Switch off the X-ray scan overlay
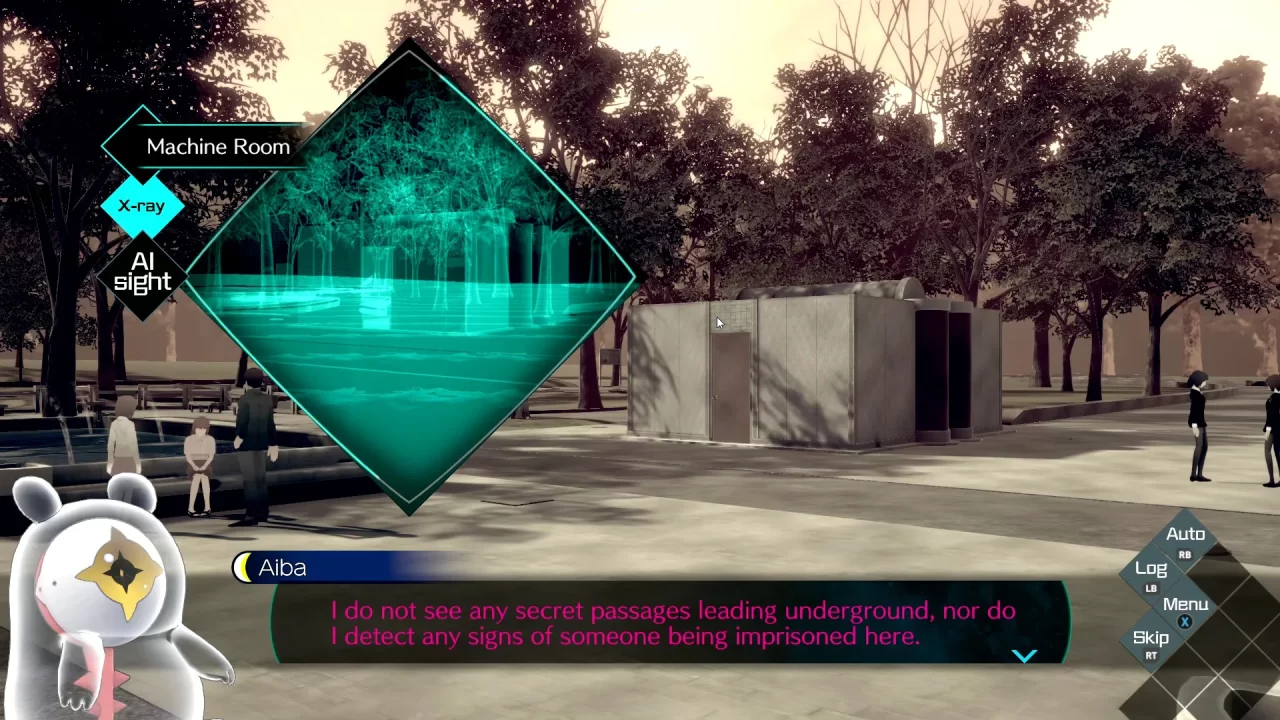This screenshot has width=1280, height=720. pyautogui.click(x=141, y=205)
